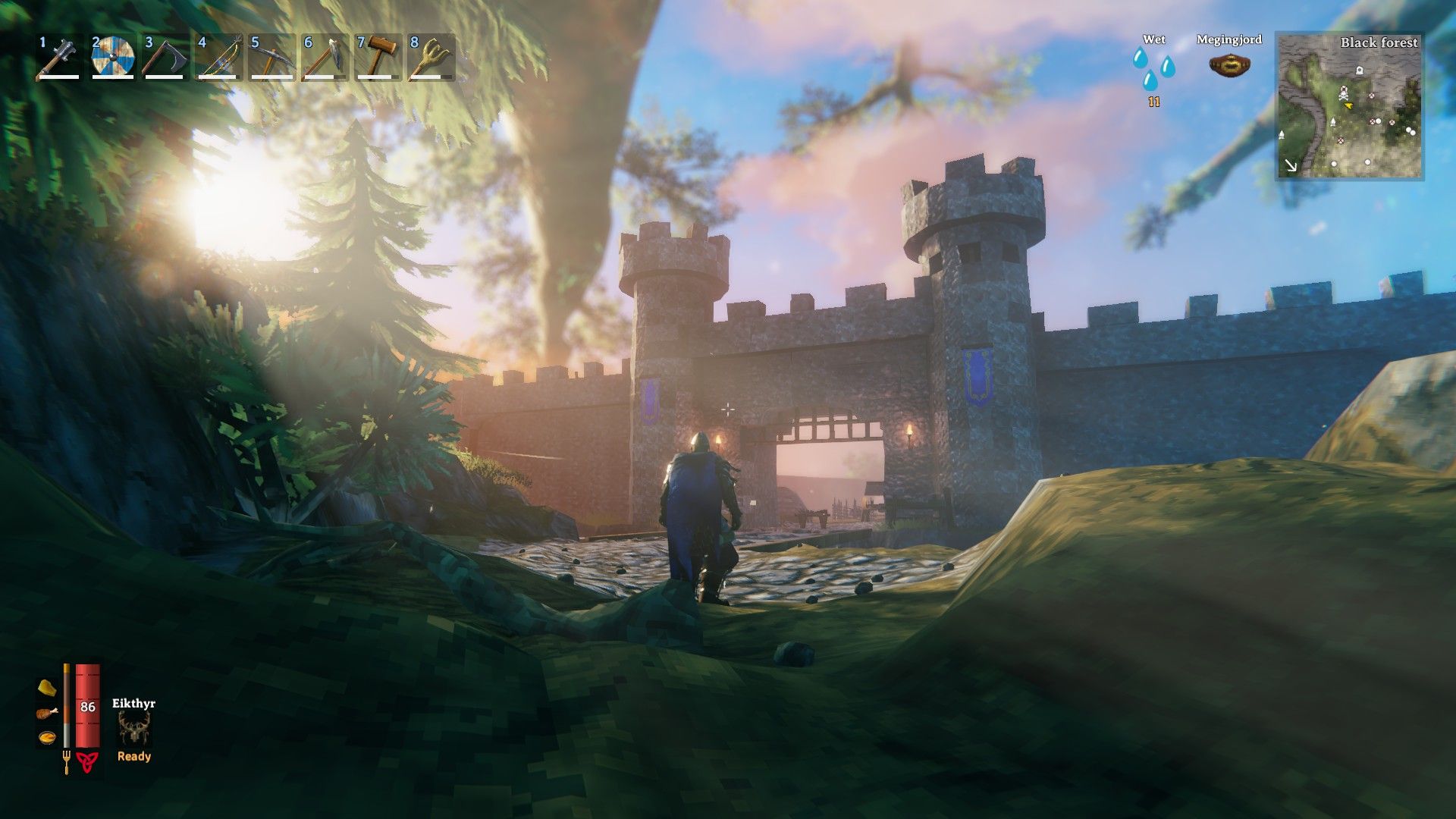The width and height of the screenshot is (1456, 819).
Task: Click the Wet status effect droplets
Action: click(x=1153, y=69)
